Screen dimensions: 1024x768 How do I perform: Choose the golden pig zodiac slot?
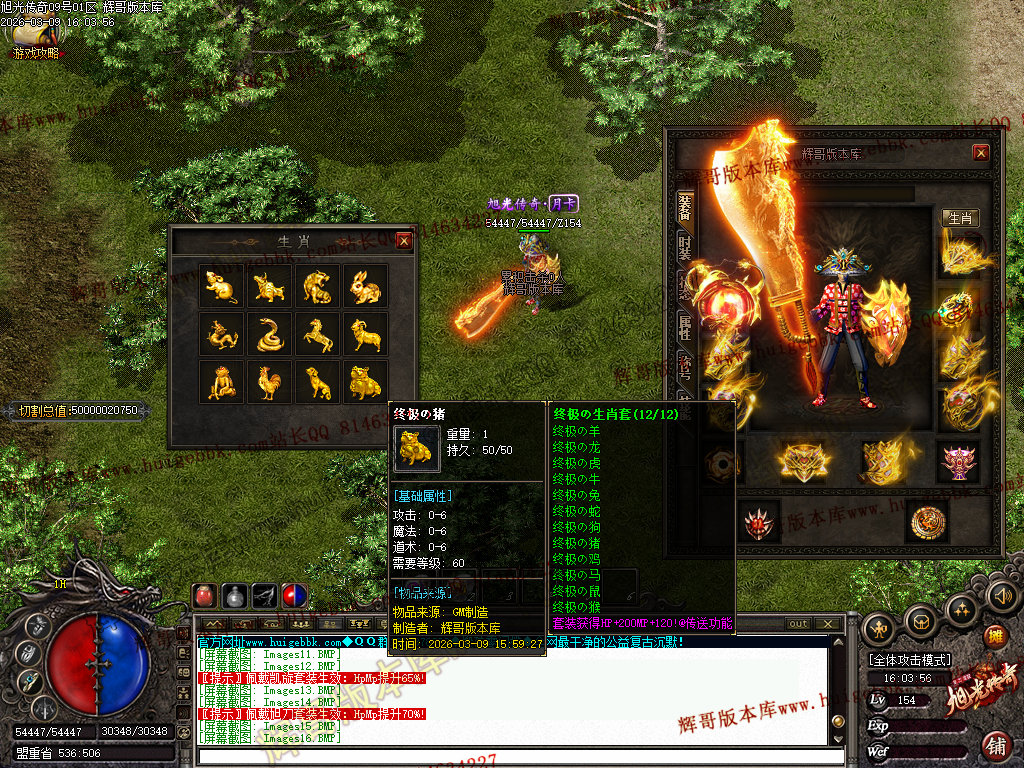tap(365, 381)
